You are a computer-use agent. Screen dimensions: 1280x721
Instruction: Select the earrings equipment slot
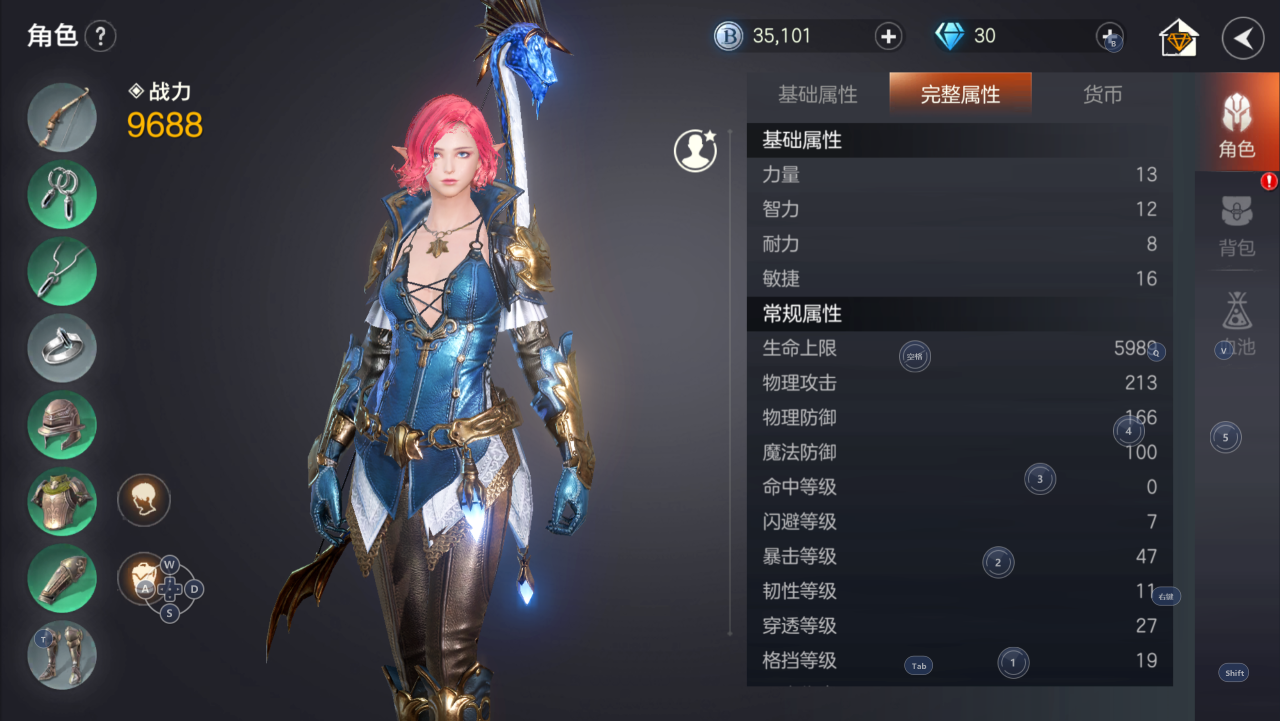62,194
